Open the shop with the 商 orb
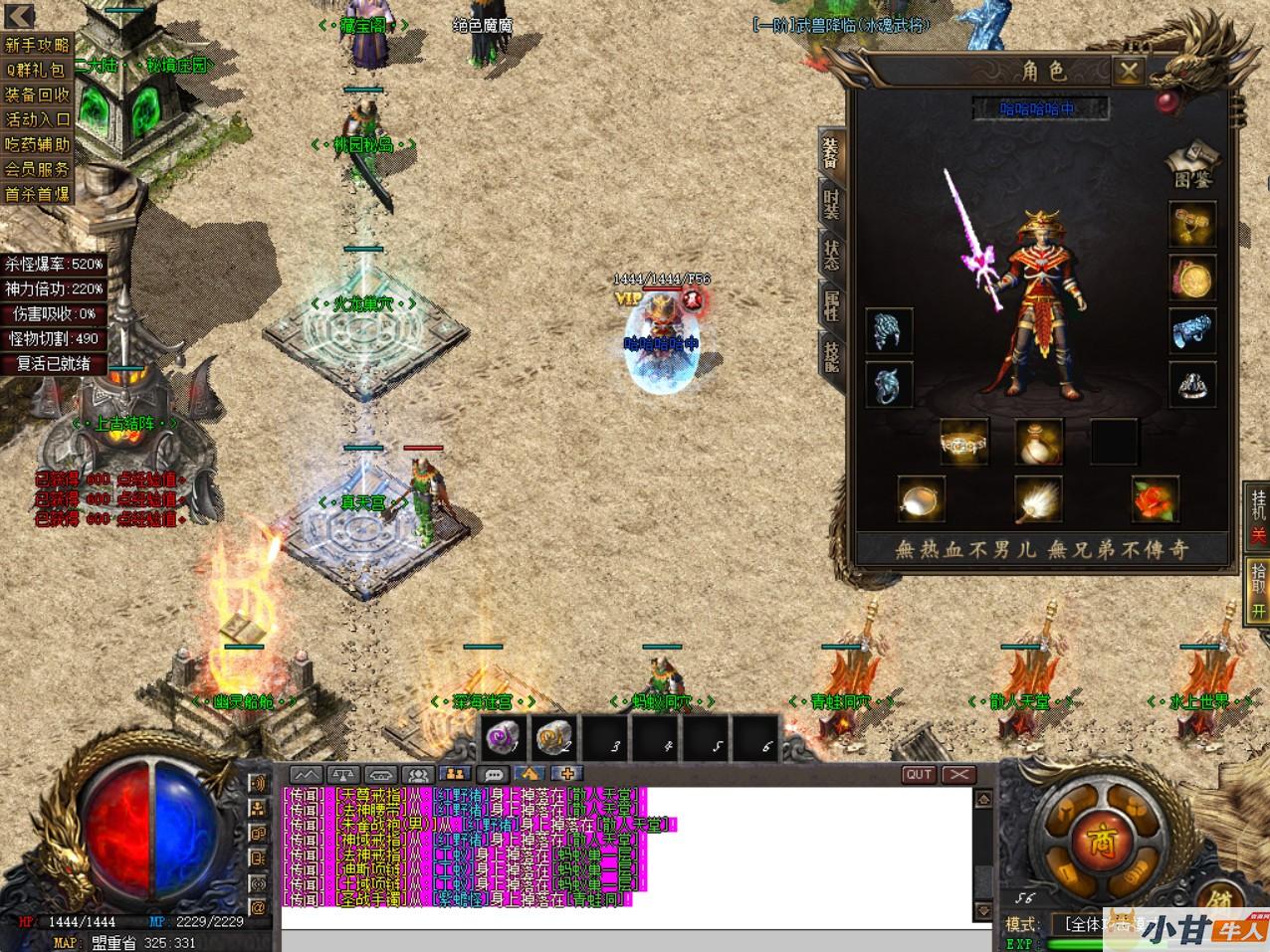Image resolution: width=1270 pixels, height=952 pixels. (x=1100, y=839)
